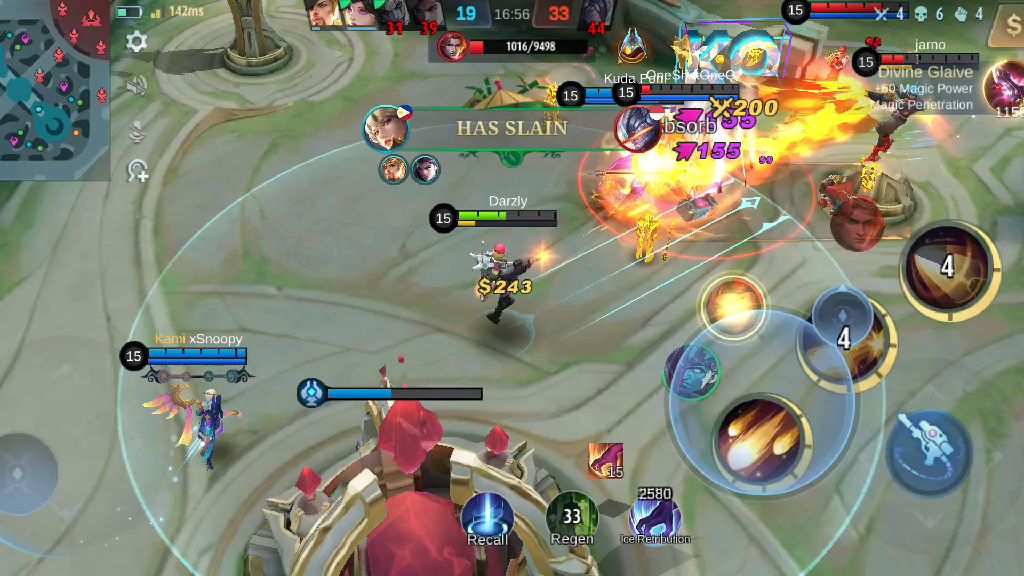Use the red equipment item marked 15
Viewport: 1024px width, 576px height.
605,460
